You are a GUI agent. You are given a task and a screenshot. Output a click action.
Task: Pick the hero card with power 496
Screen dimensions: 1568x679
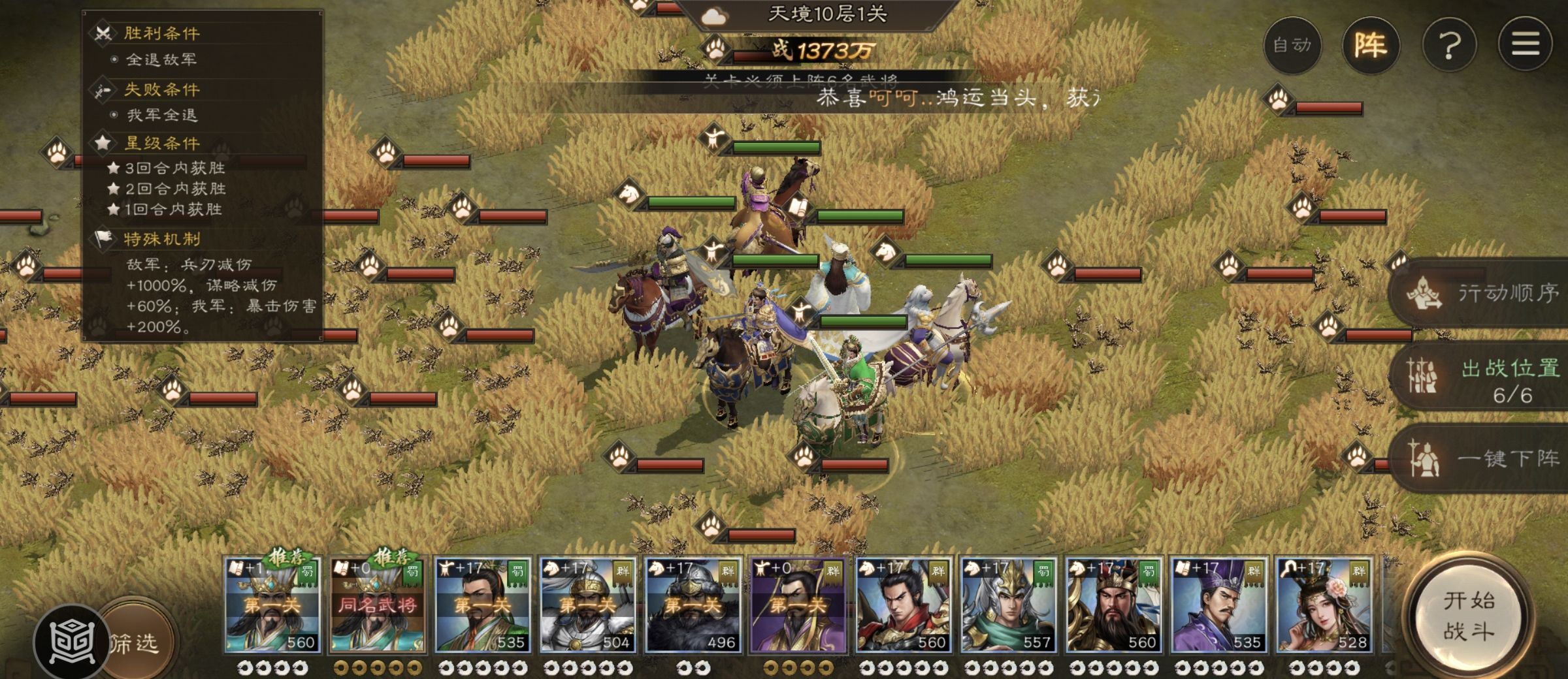point(693,605)
